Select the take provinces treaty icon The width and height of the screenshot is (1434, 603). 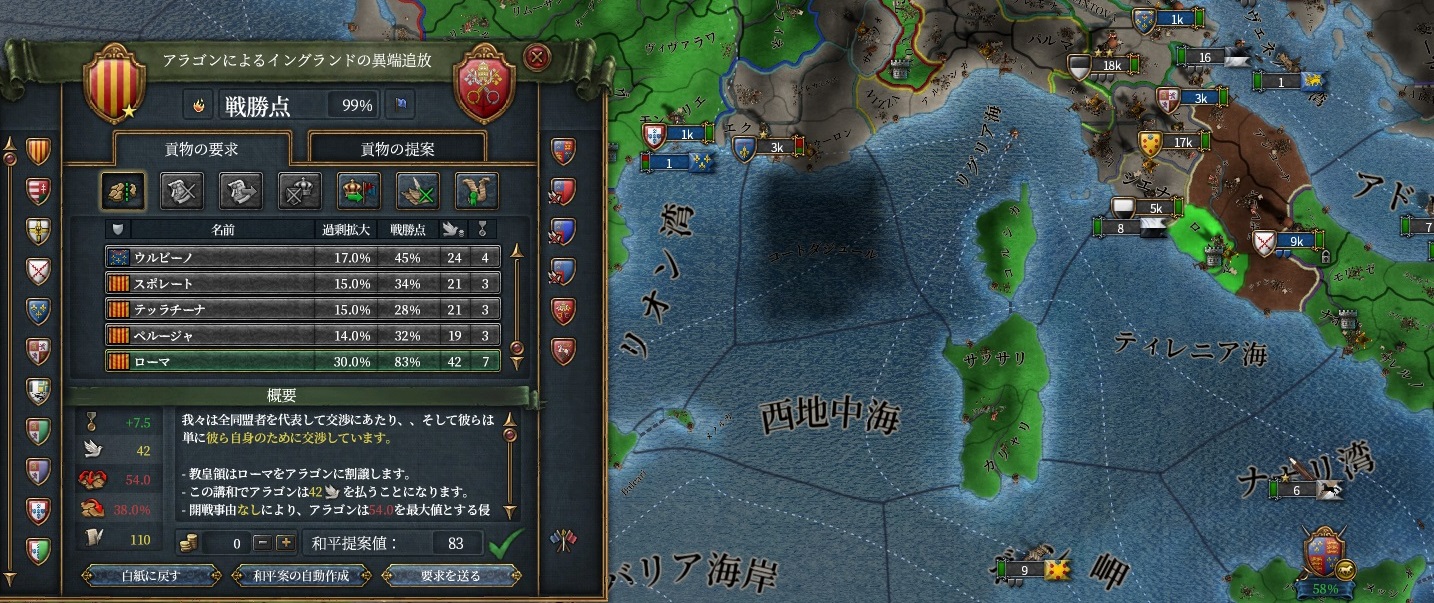(122, 190)
